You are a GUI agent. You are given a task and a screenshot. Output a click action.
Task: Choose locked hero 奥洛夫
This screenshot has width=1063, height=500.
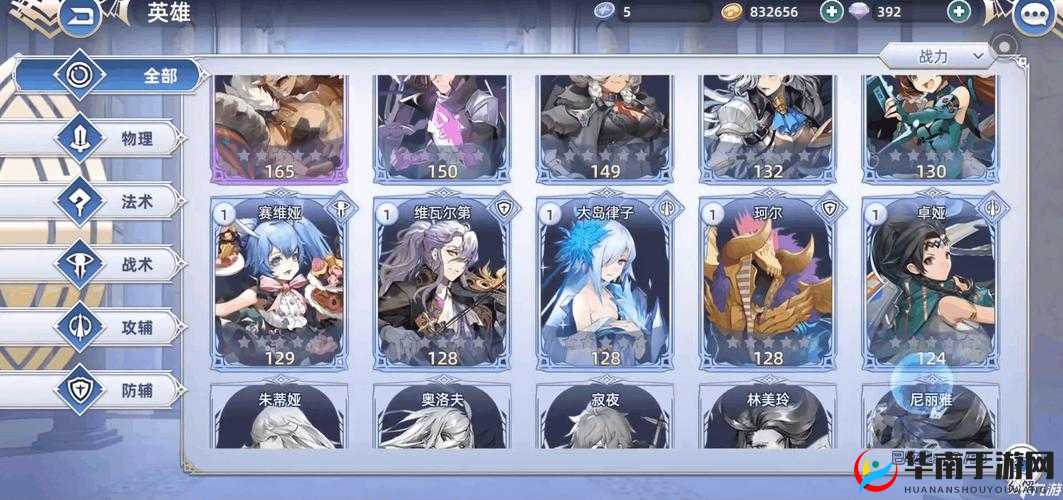pyautogui.click(x=442, y=440)
